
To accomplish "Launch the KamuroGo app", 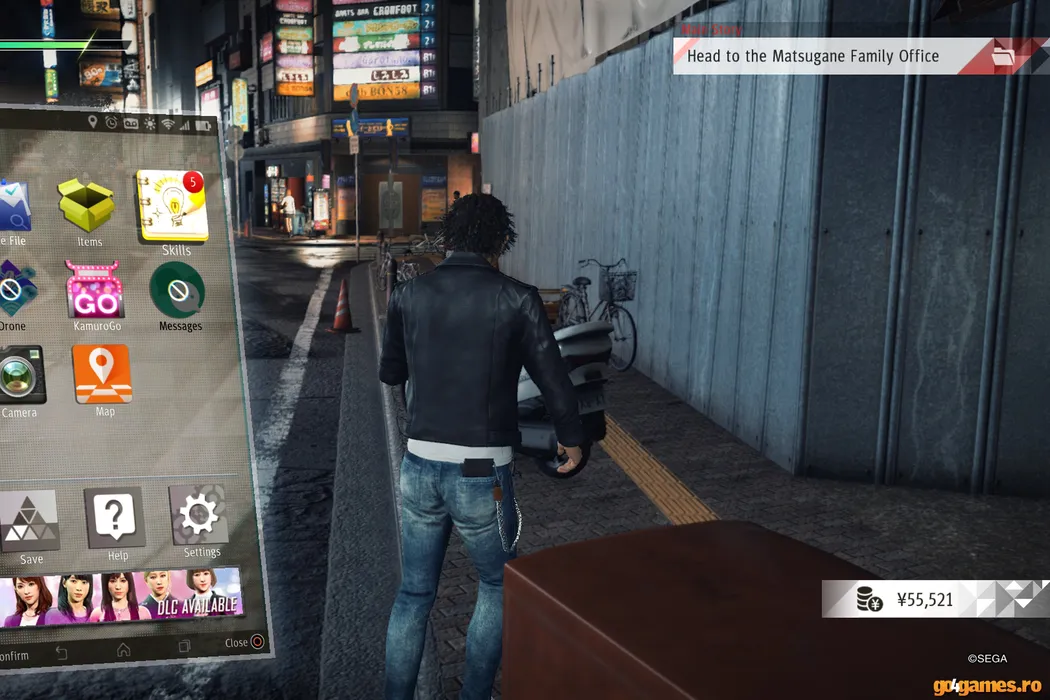I will [95, 291].
